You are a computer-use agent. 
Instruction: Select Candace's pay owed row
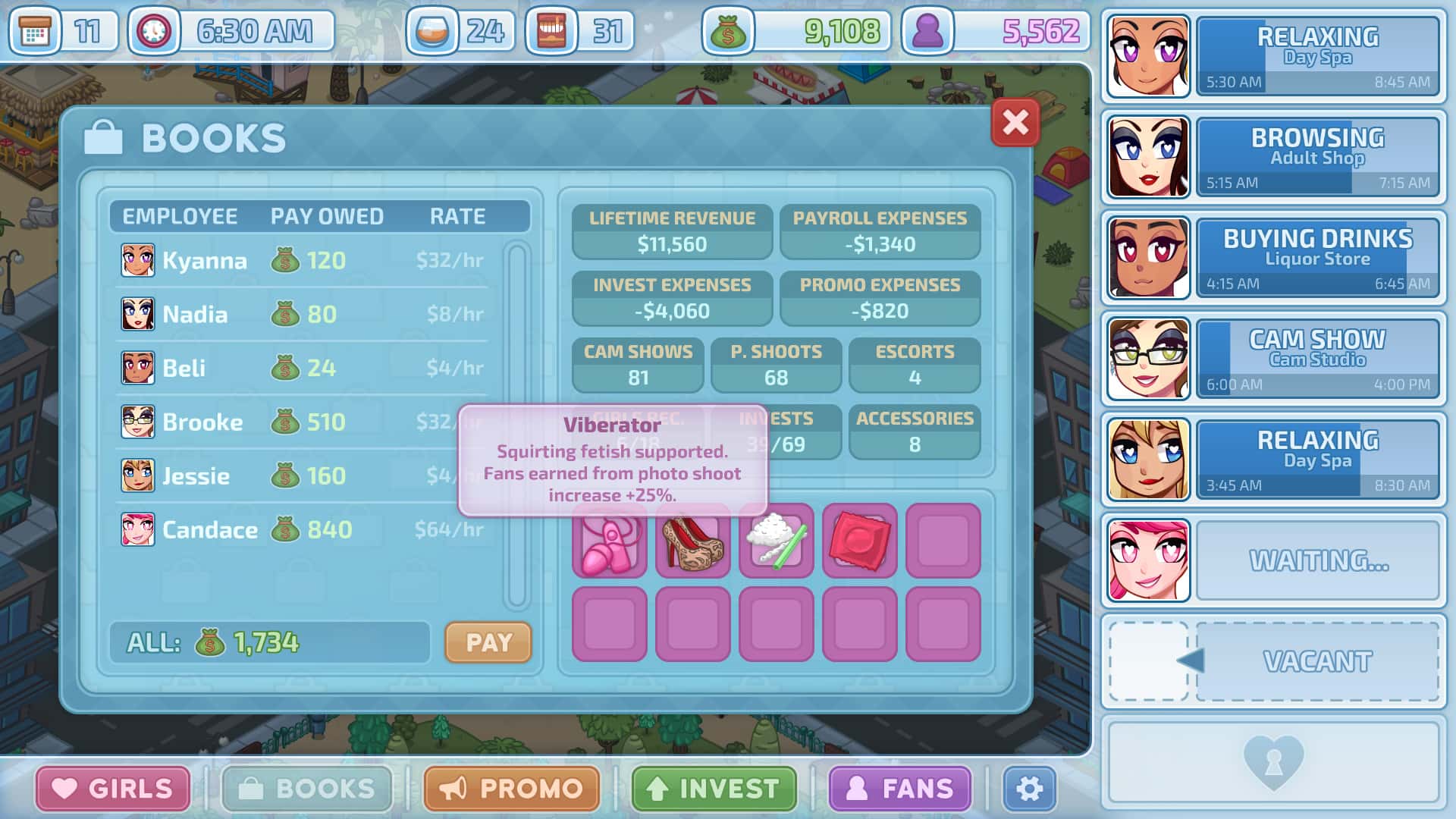click(303, 530)
